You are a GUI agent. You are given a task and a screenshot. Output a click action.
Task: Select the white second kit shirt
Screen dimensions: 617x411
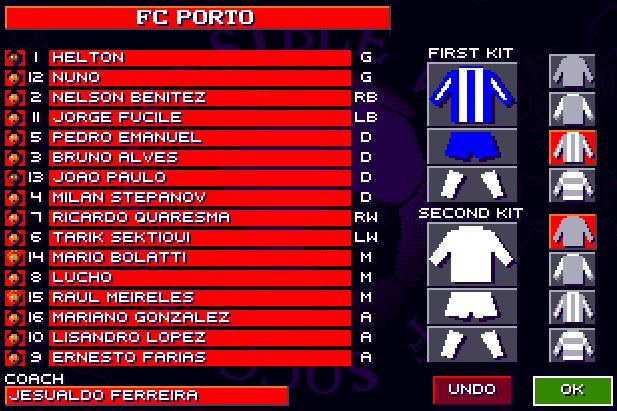[x=472, y=253]
